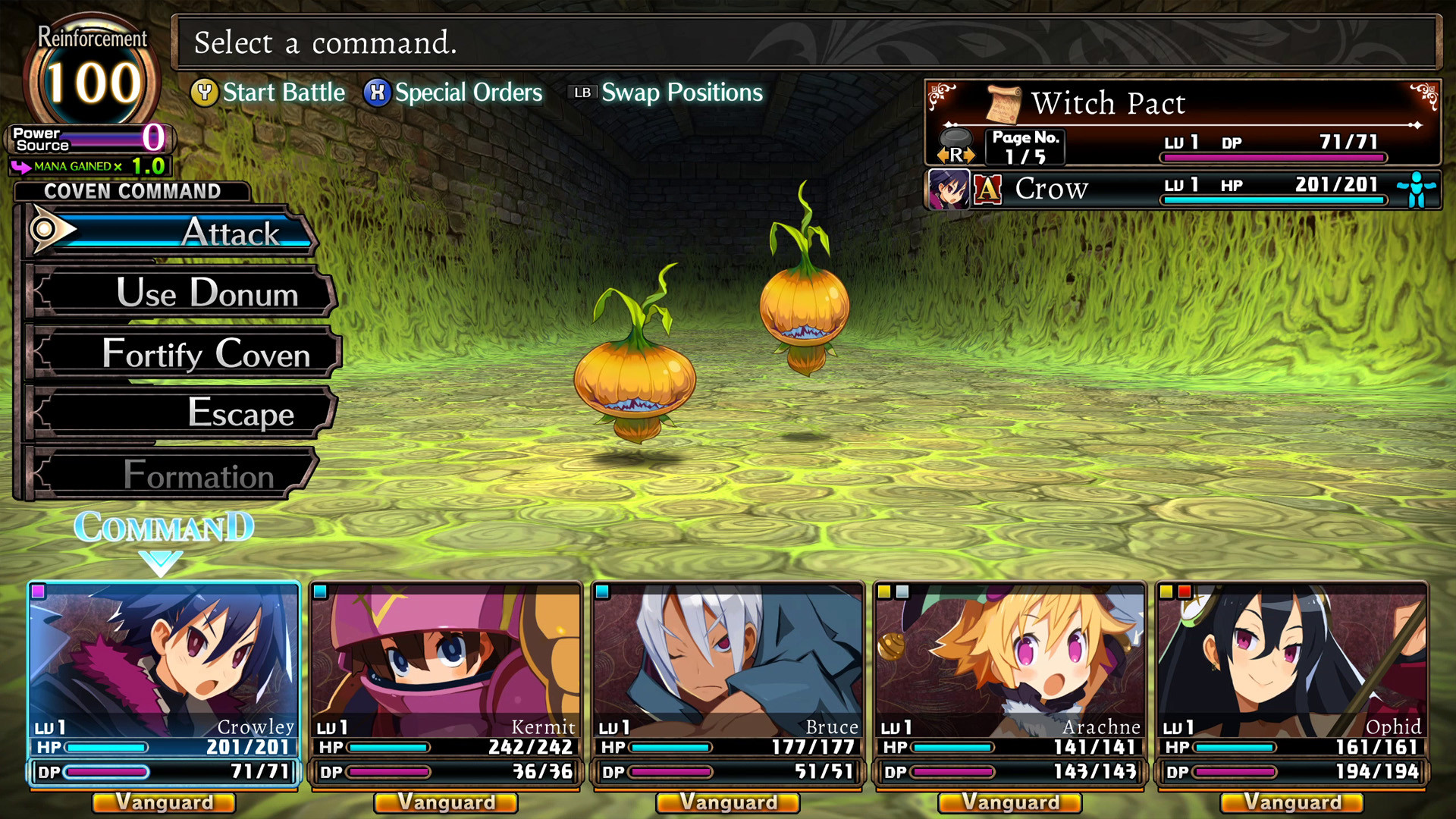1456x819 pixels.
Task: Click Kermit's Vanguard label
Action: [x=445, y=802]
